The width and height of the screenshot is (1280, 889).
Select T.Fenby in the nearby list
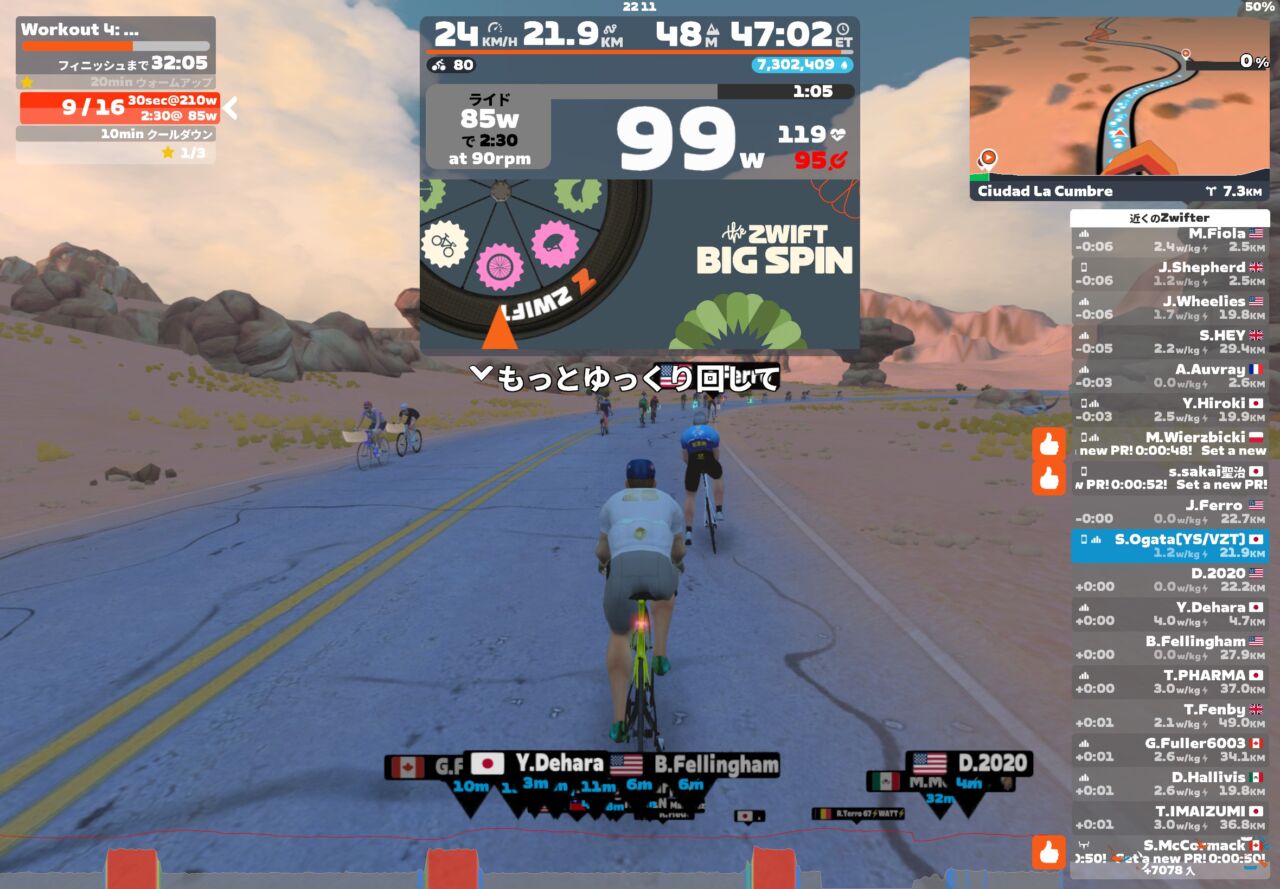(1169, 716)
